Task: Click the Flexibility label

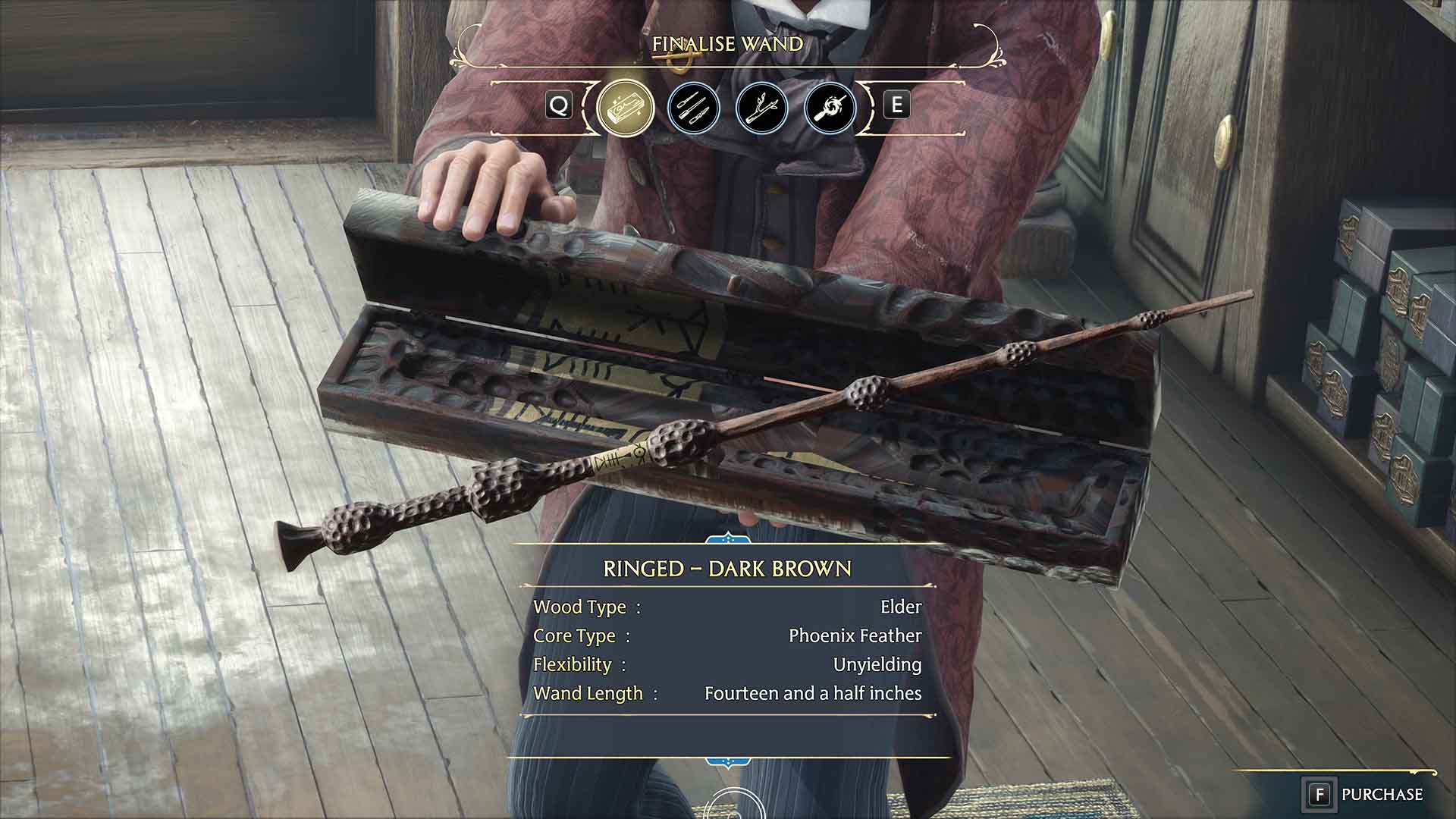Action: click(x=573, y=664)
